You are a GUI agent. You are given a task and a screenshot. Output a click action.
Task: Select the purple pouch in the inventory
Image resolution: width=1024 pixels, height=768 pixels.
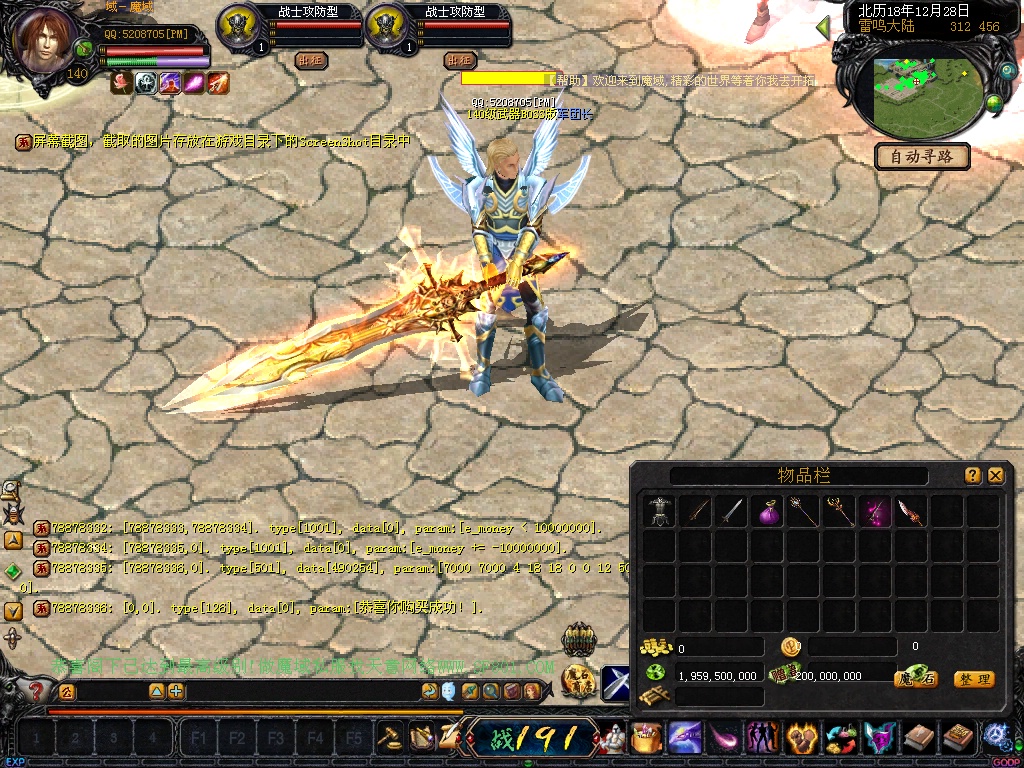768,512
